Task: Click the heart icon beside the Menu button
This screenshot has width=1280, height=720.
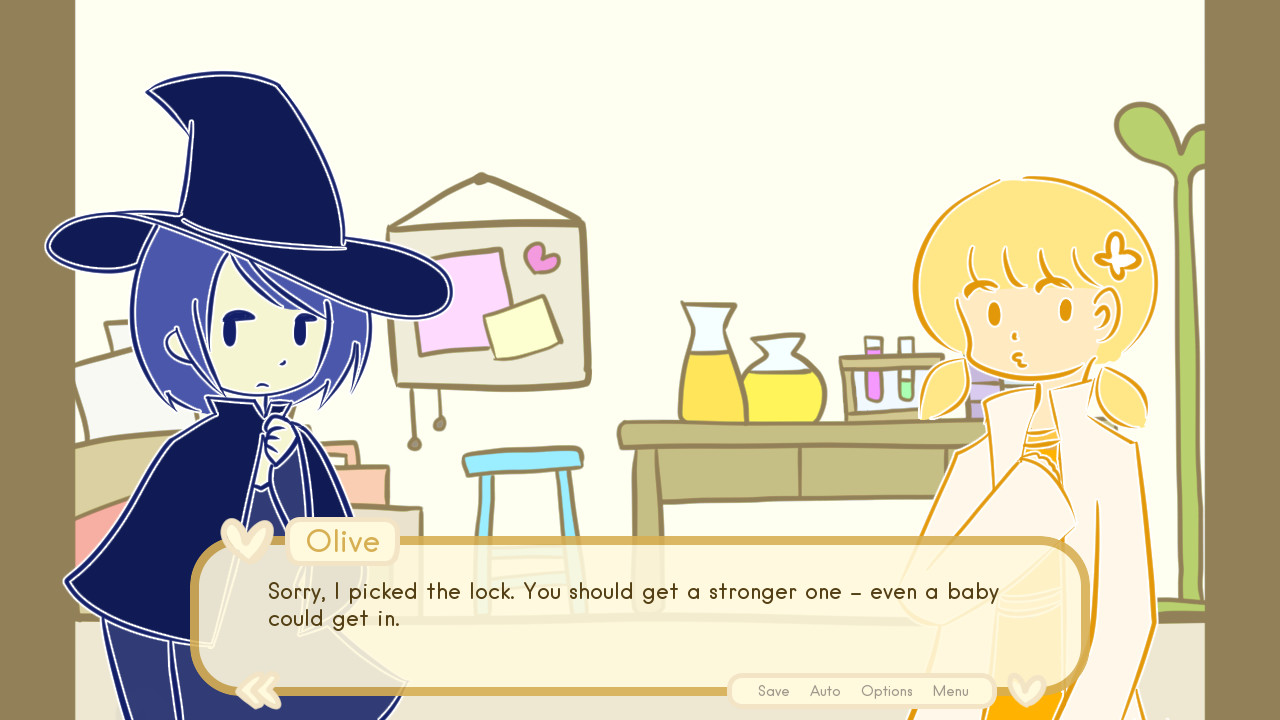Action: (1024, 690)
